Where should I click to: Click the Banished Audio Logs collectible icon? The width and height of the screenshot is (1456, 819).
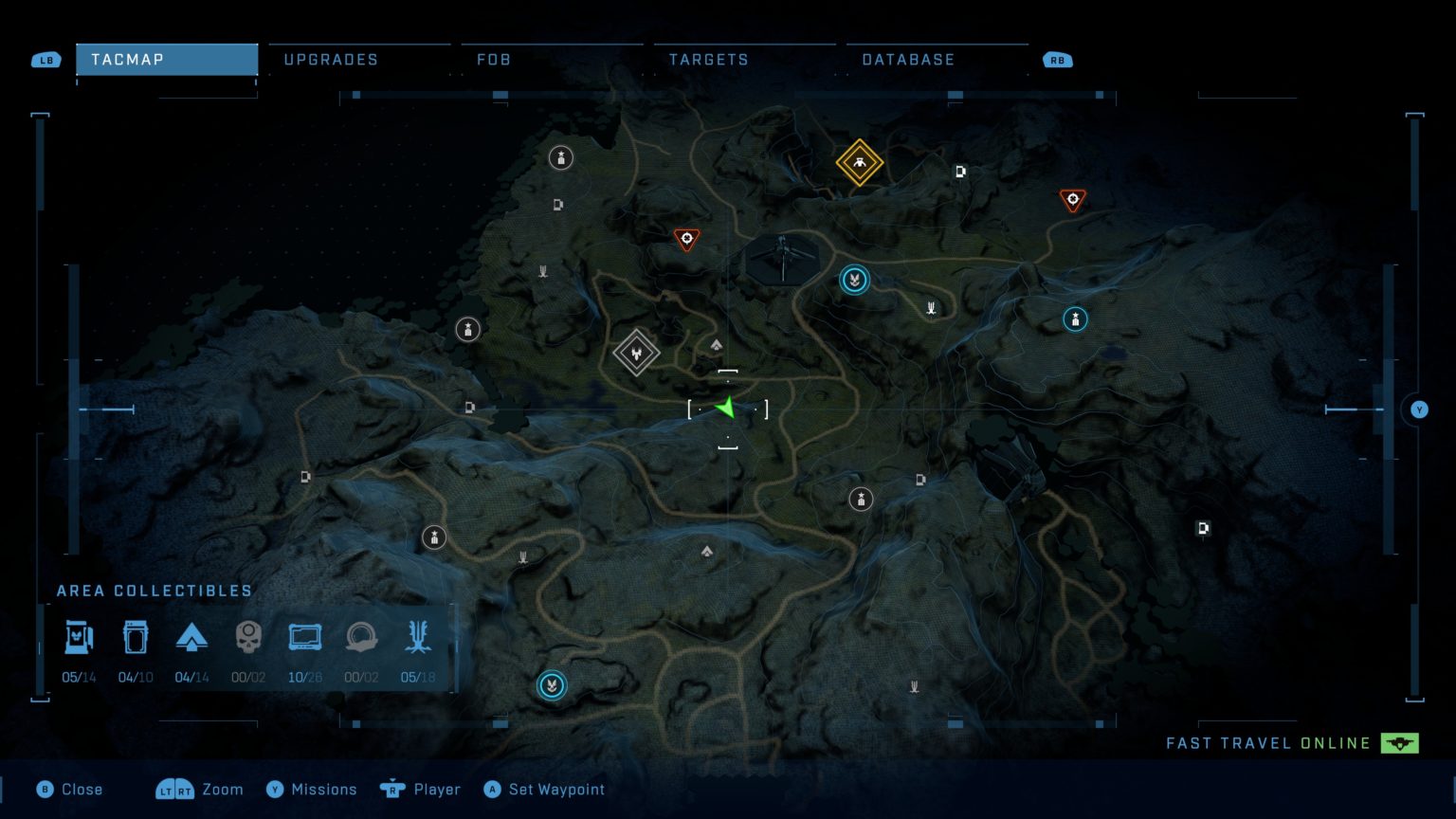tap(361, 637)
